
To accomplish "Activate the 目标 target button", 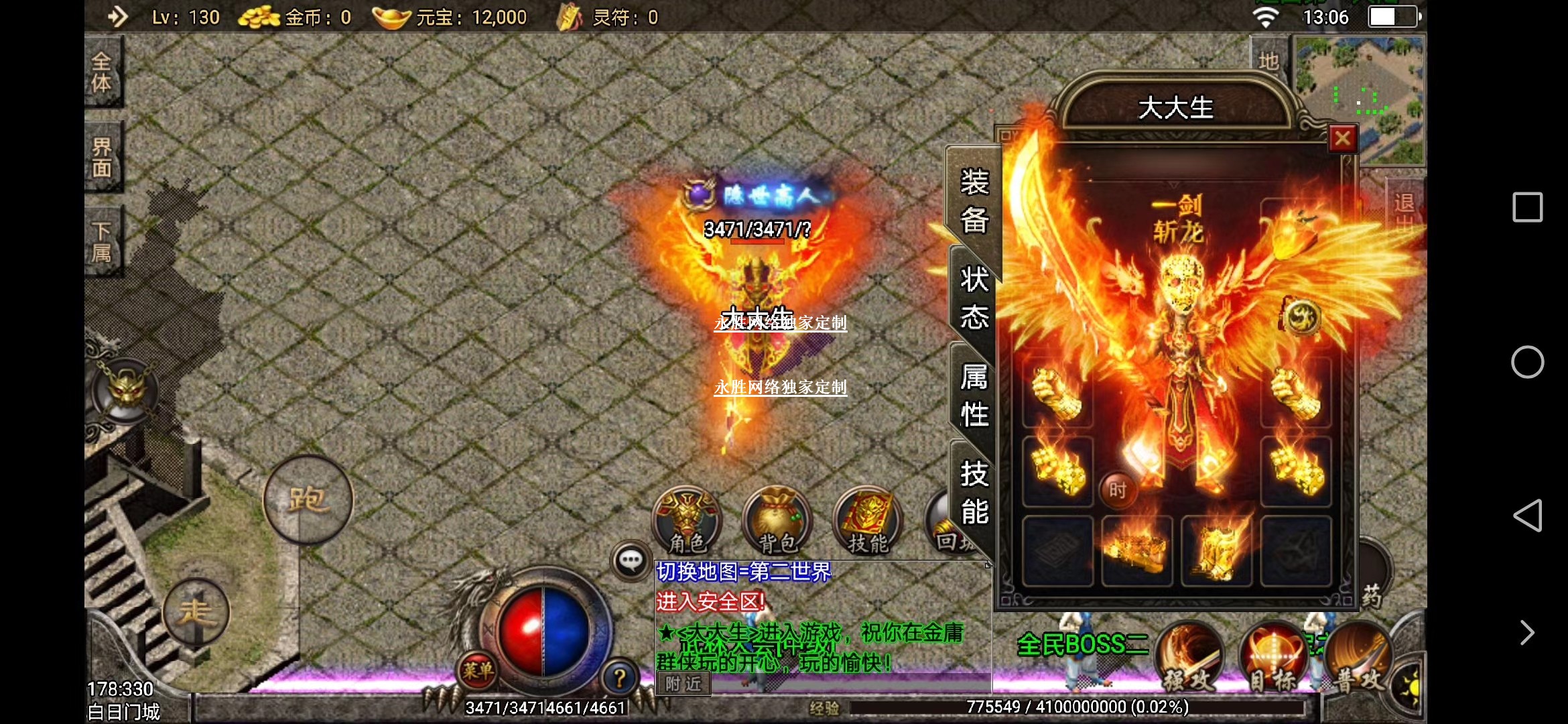I will point(1274,658).
